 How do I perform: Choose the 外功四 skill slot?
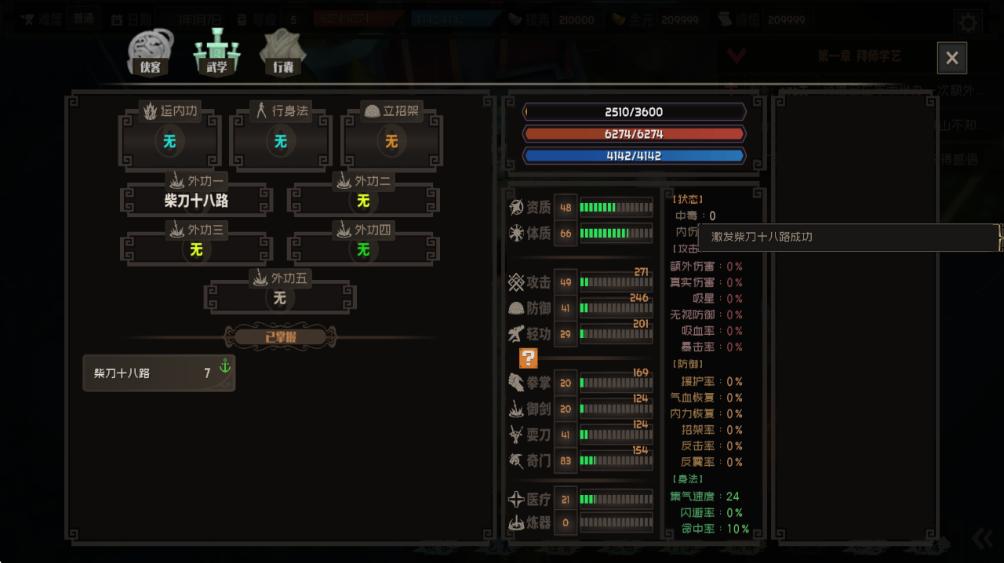[363, 249]
